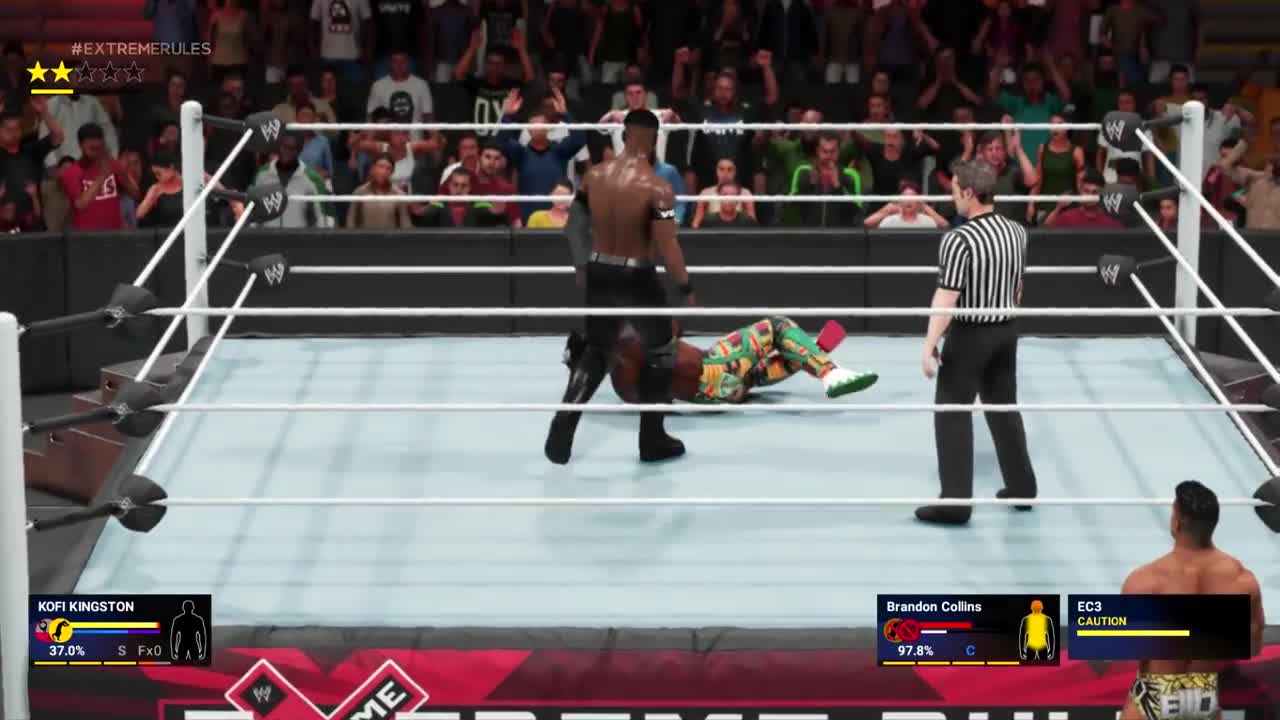Expand Brandon Collins' stamina segment bar

point(949,663)
